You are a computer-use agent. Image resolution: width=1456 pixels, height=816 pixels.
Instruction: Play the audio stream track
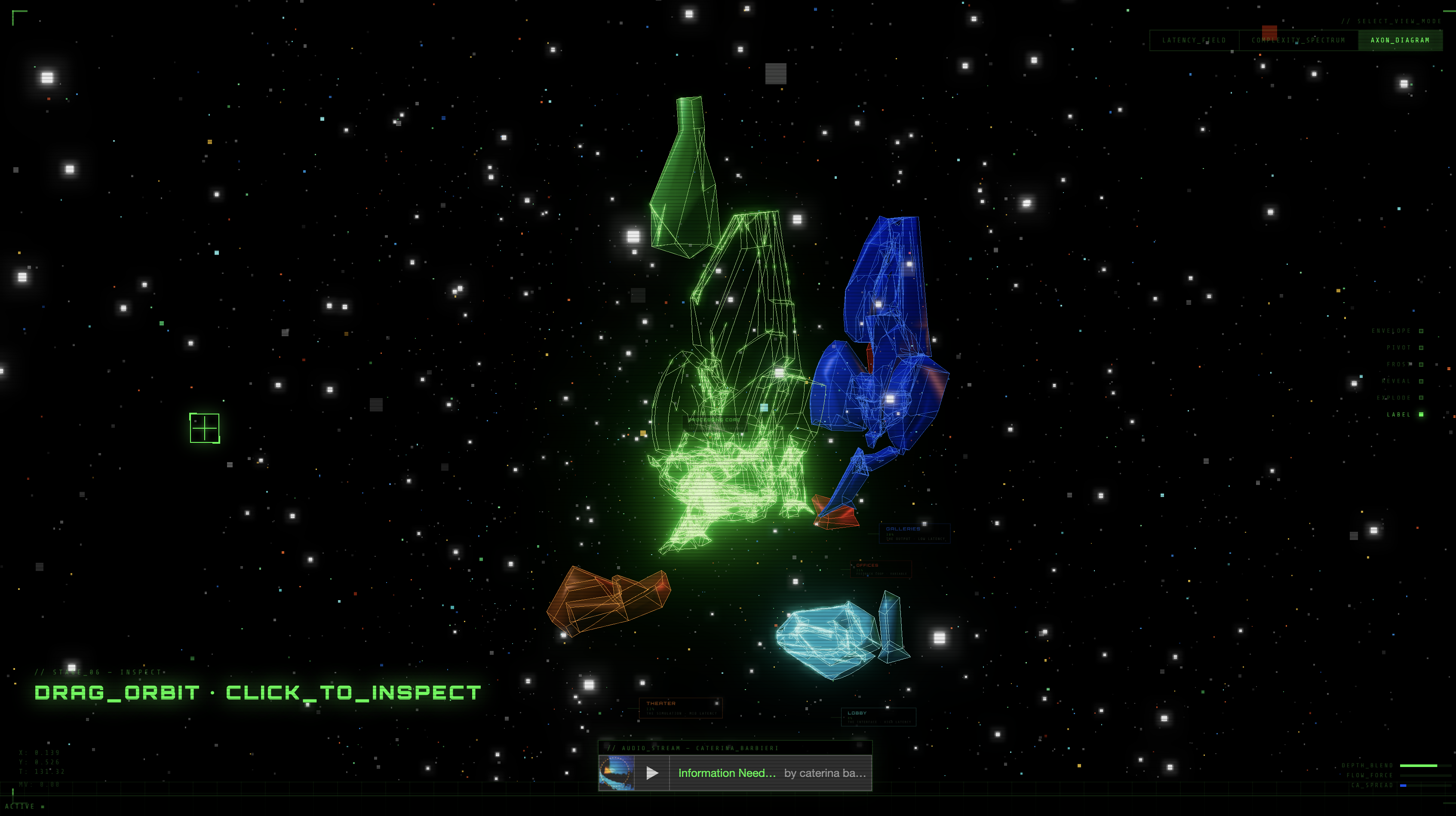(652, 773)
